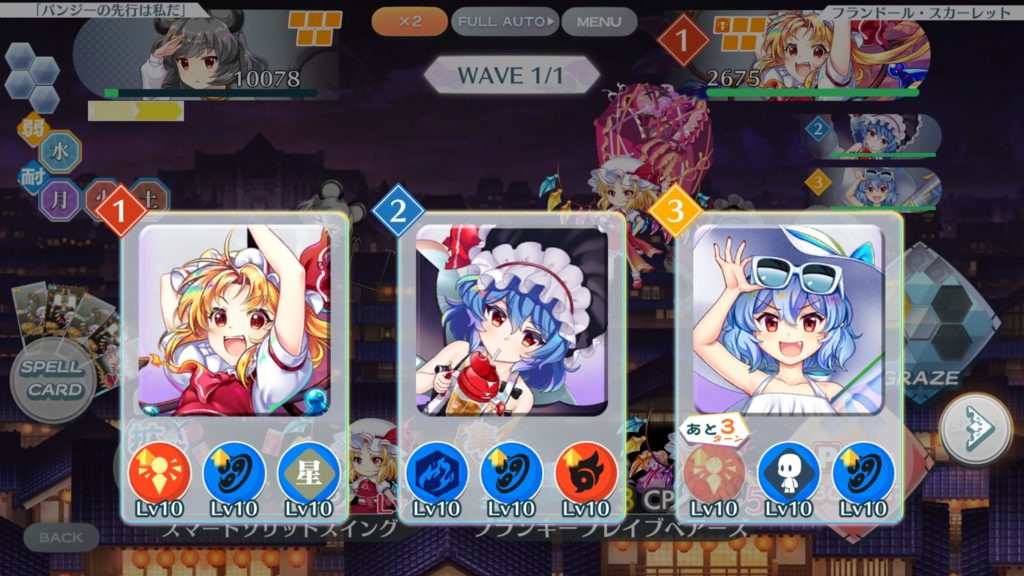The width and height of the screenshot is (1024, 576).
Task: Click the round arrow next button
Action: [976, 429]
